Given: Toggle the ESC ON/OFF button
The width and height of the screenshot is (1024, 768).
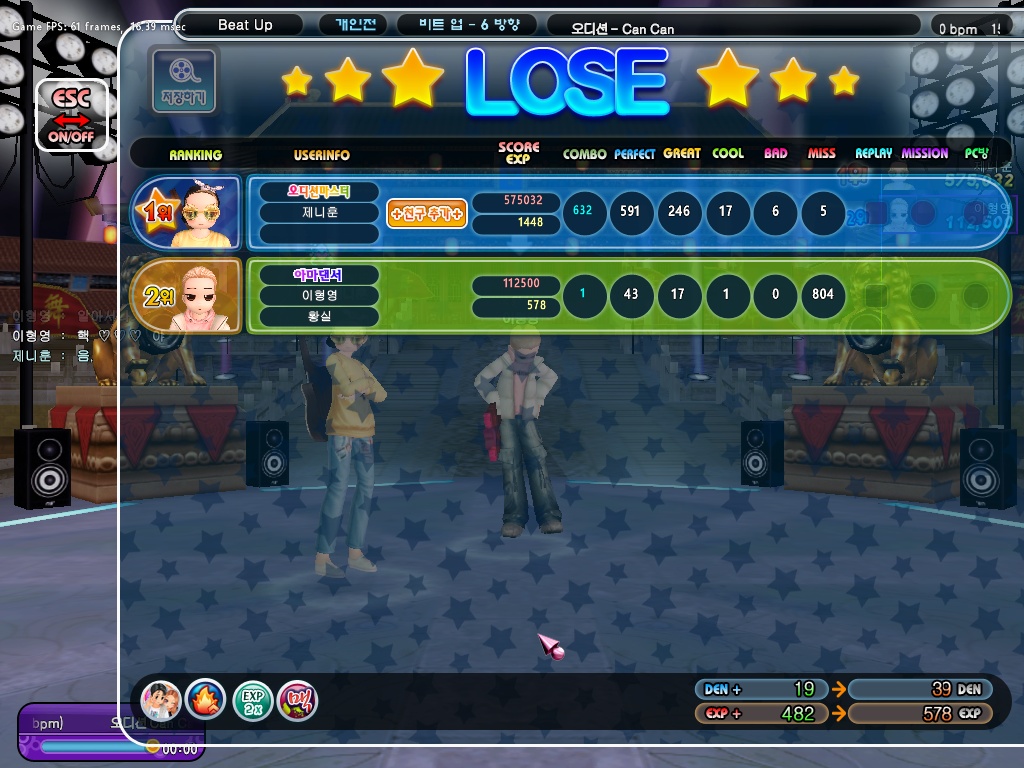Looking at the screenshot, I should 71,116.
